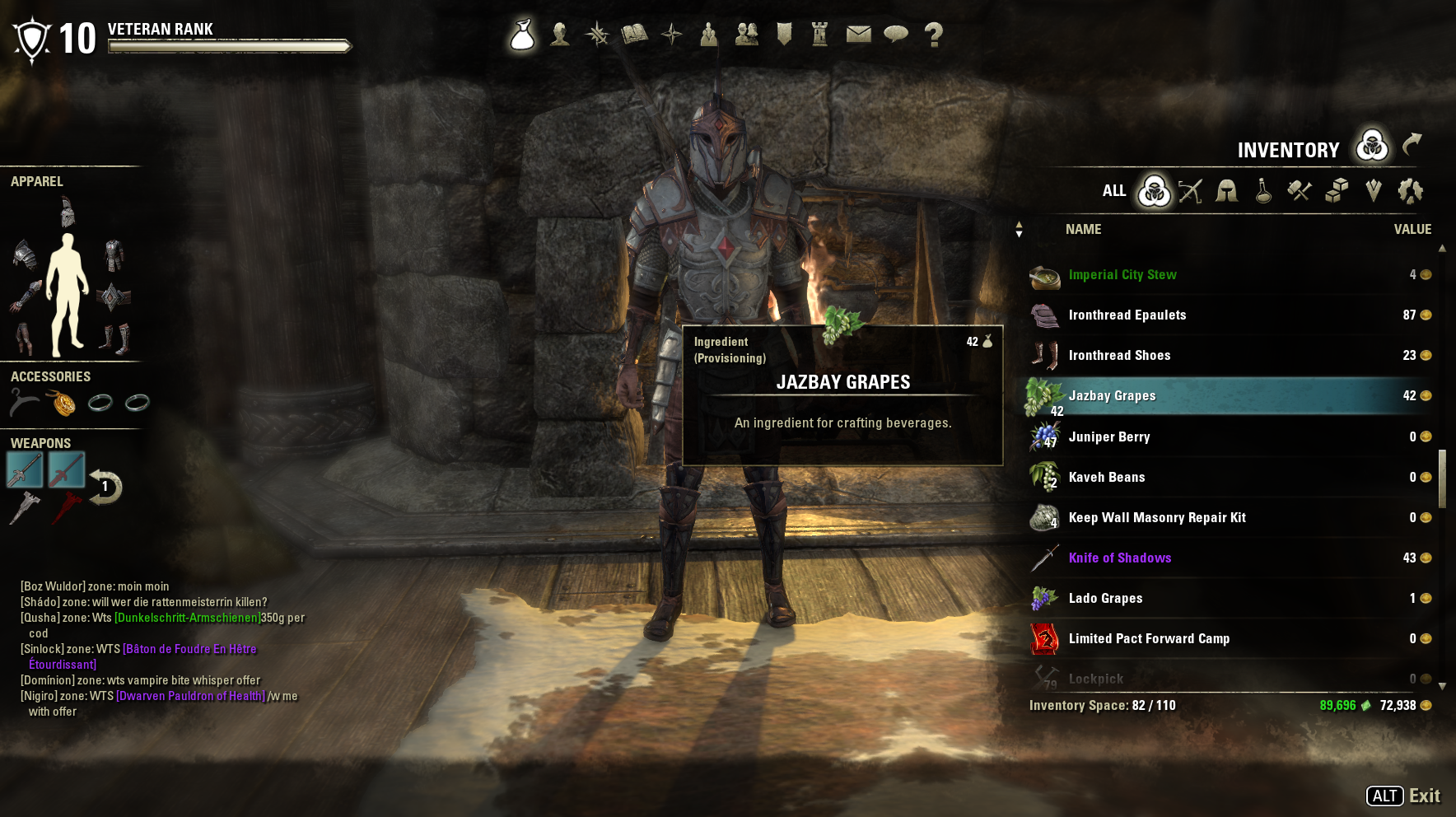
Task: Pick the Keep Wall Masonry Repair Kit
Action: tap(1156, 517)
